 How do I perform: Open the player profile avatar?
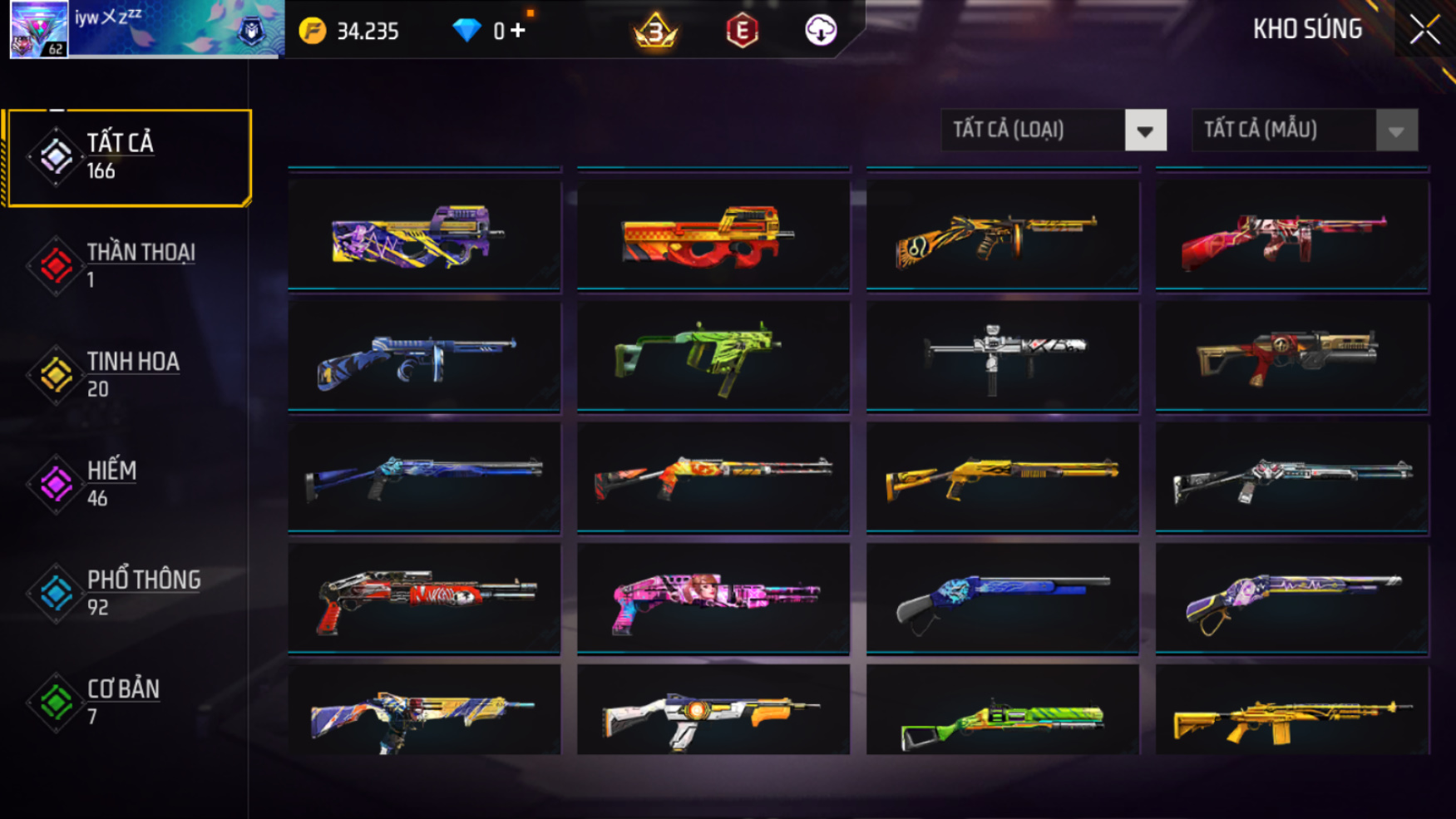[39, 29]
